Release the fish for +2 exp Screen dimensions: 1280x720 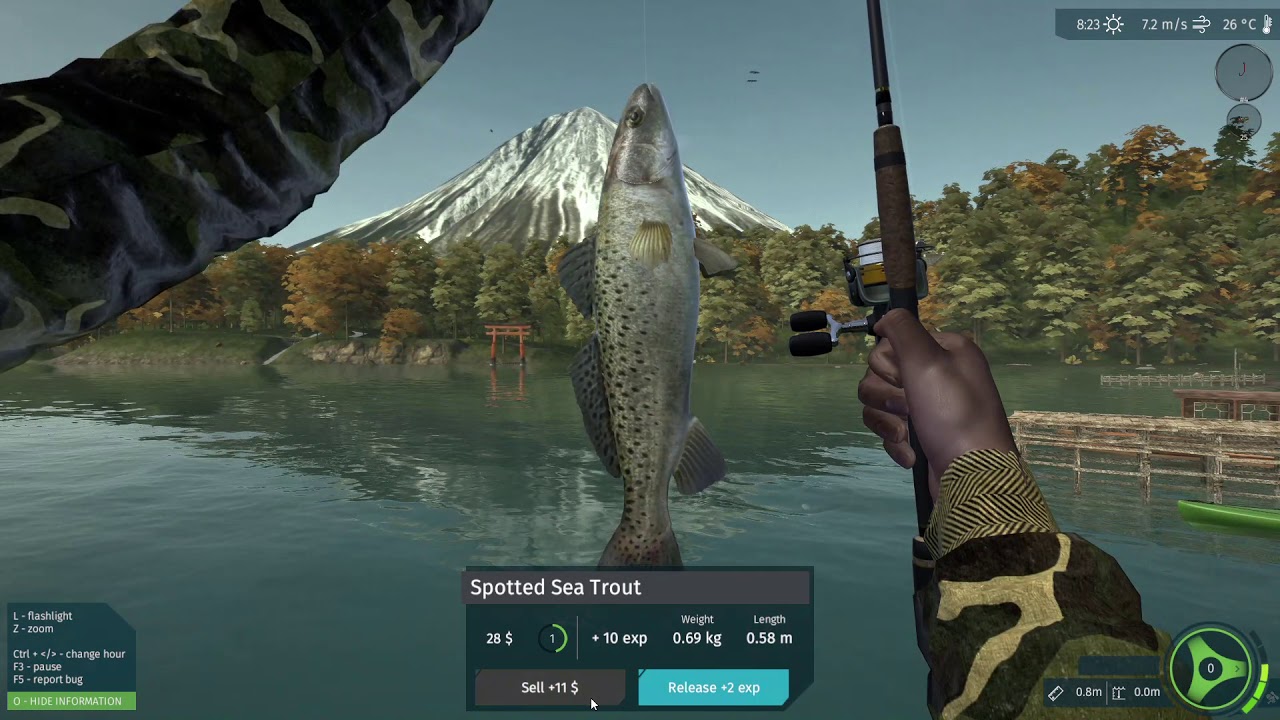click(x=713, y=688)
